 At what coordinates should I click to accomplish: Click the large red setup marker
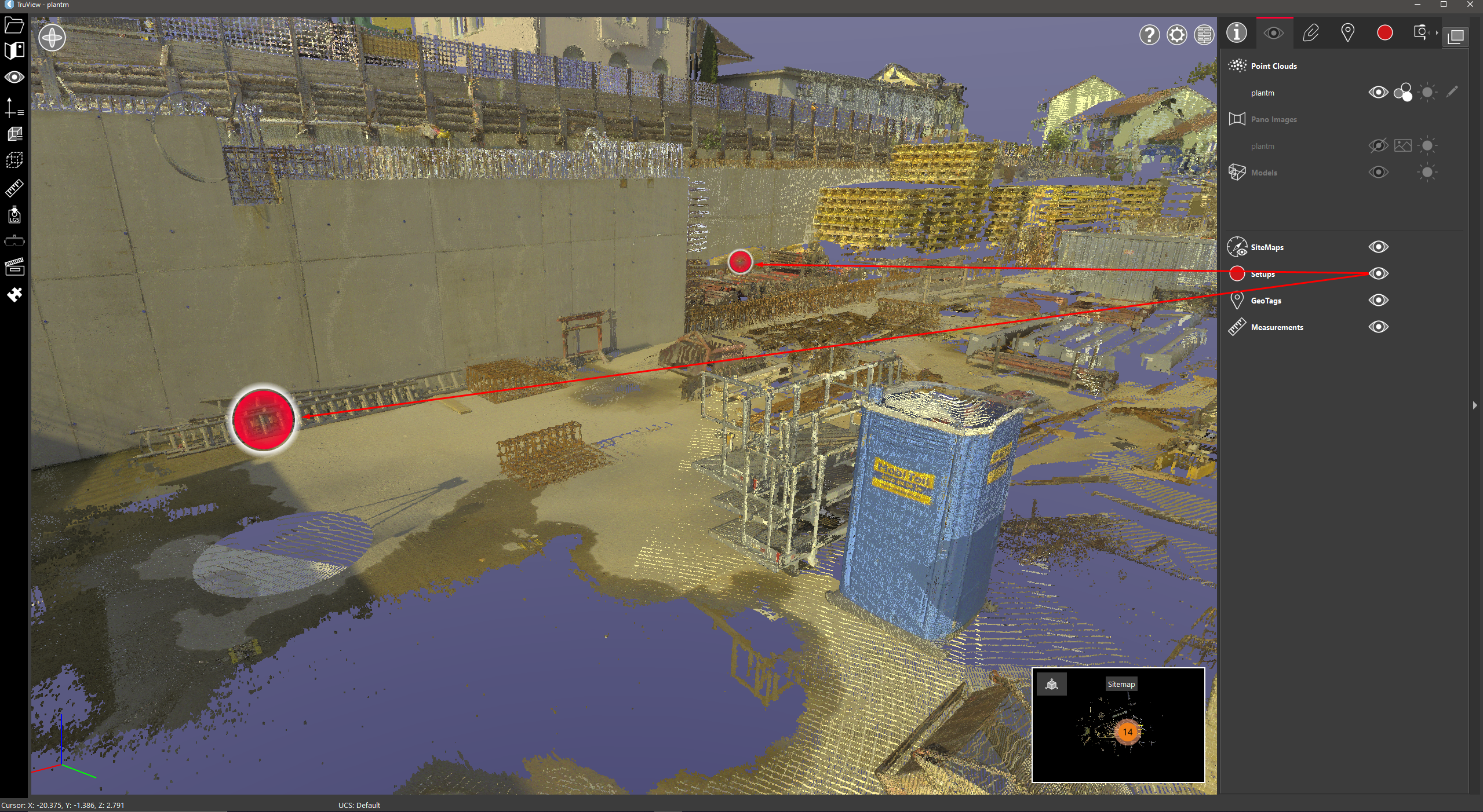click(x=264, y=419)
